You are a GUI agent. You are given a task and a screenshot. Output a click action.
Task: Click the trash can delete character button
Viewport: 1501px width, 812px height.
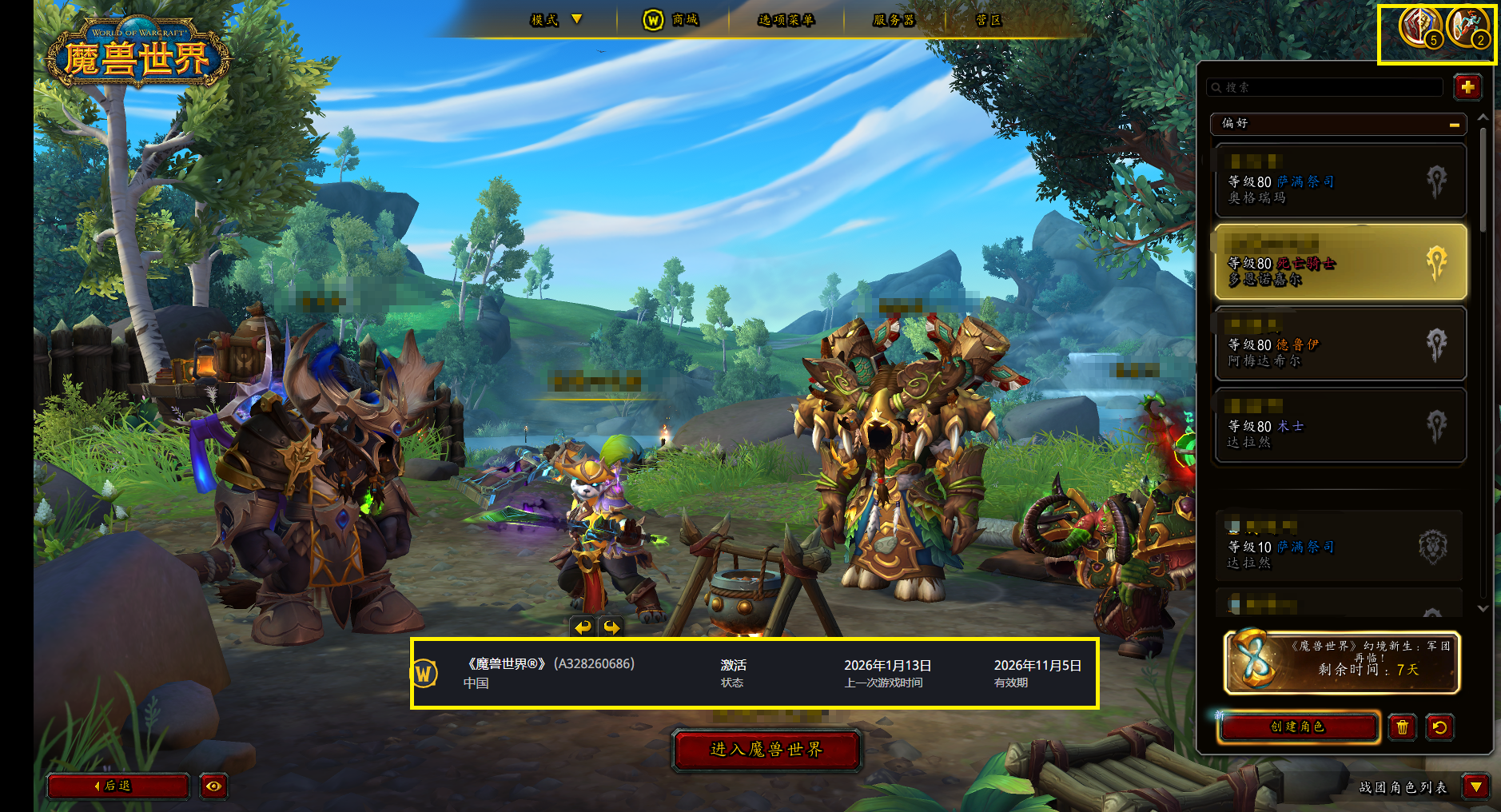[x=1402, y=727]
